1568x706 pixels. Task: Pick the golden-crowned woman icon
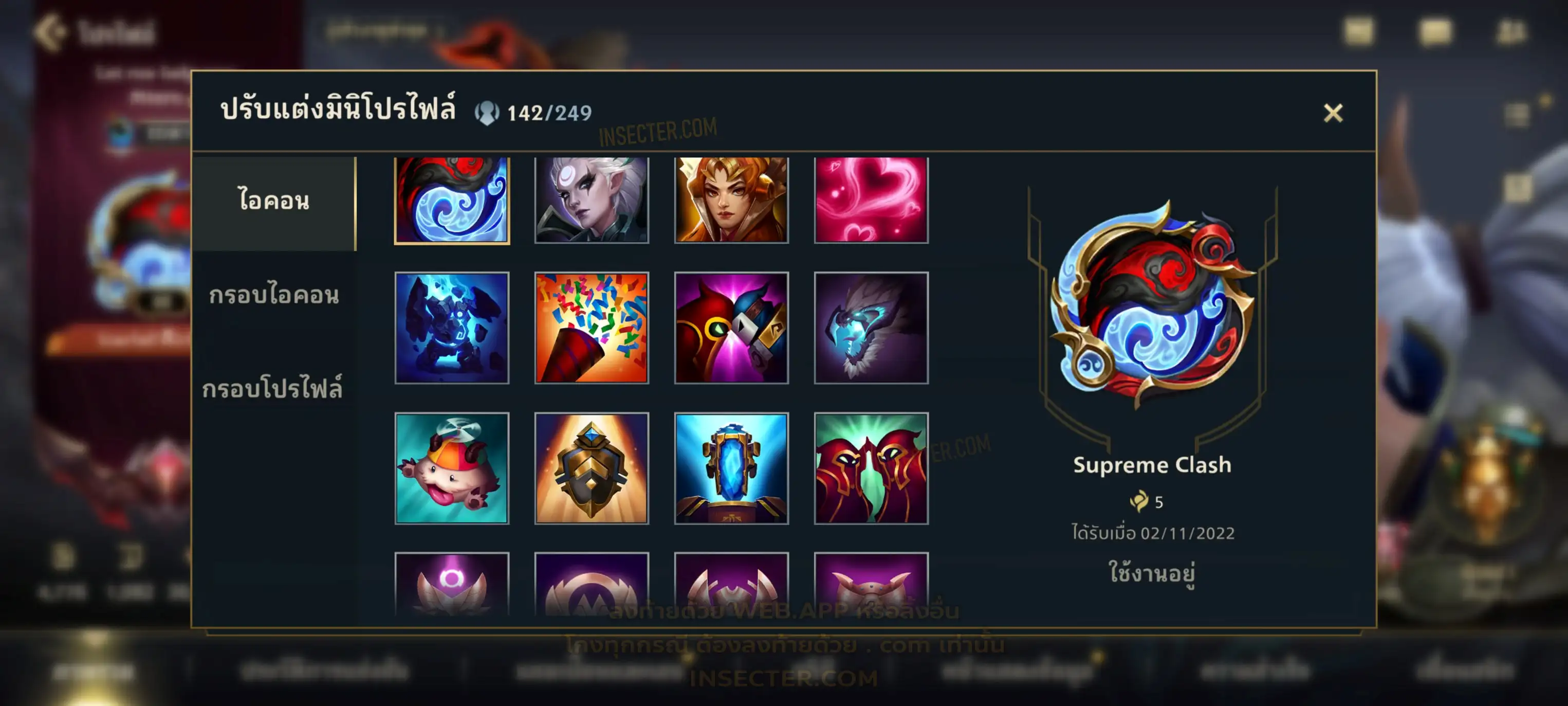click(731, 200)
